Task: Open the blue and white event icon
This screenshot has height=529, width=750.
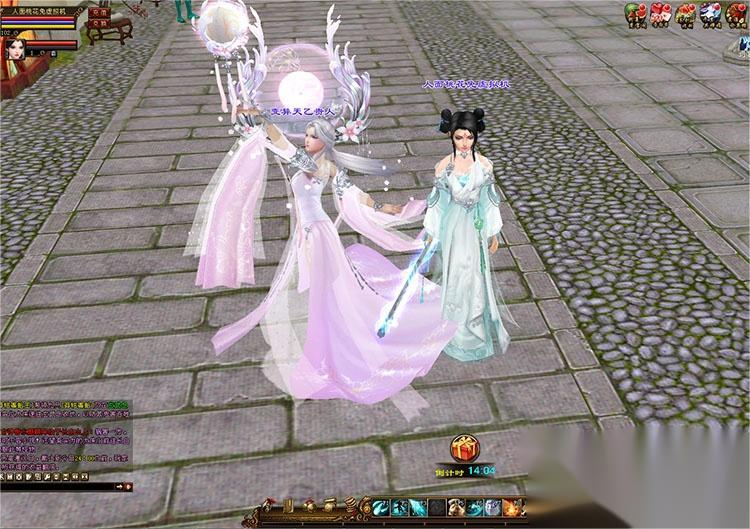Action: coord(709,13)
